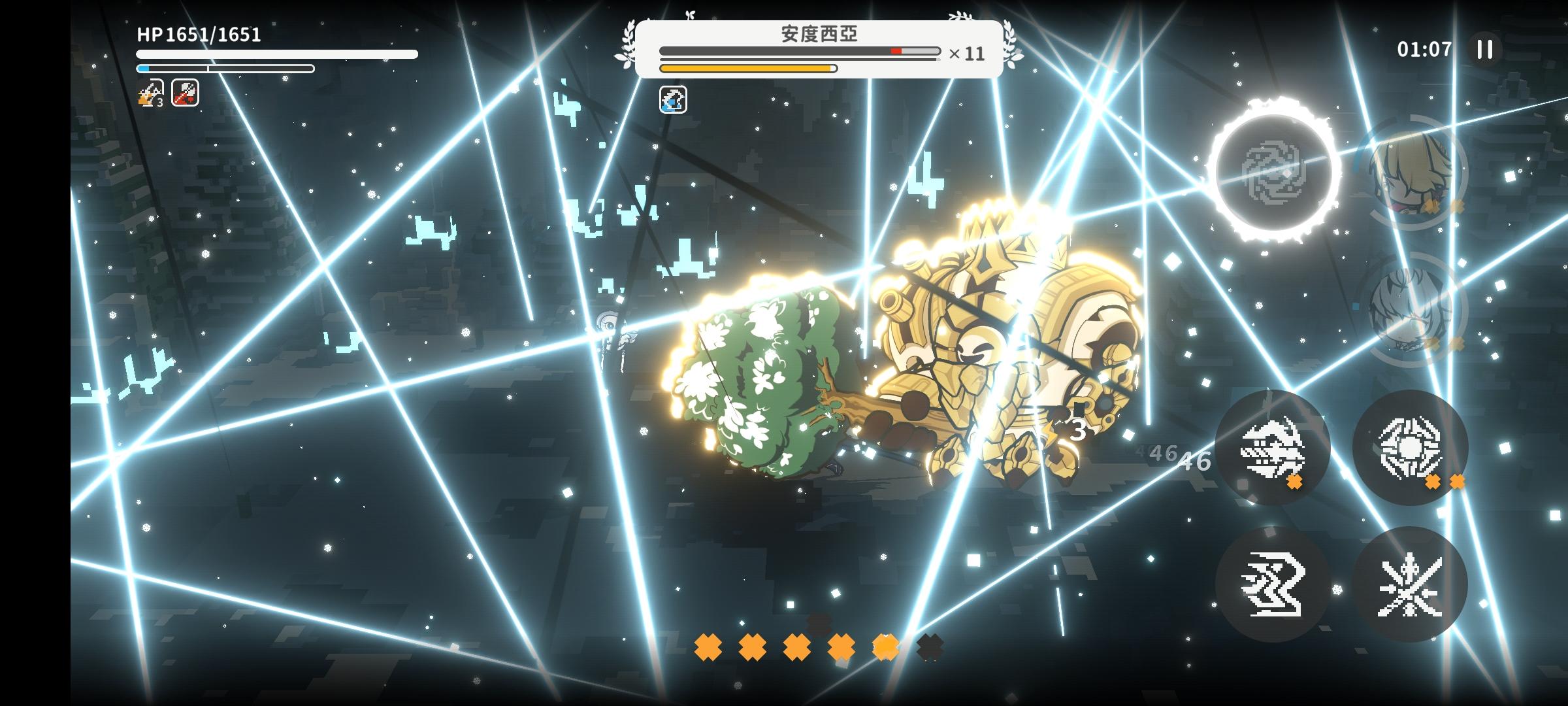
Task: Inspect the boss's blue status icon
Action: click(x=673, y=100)
